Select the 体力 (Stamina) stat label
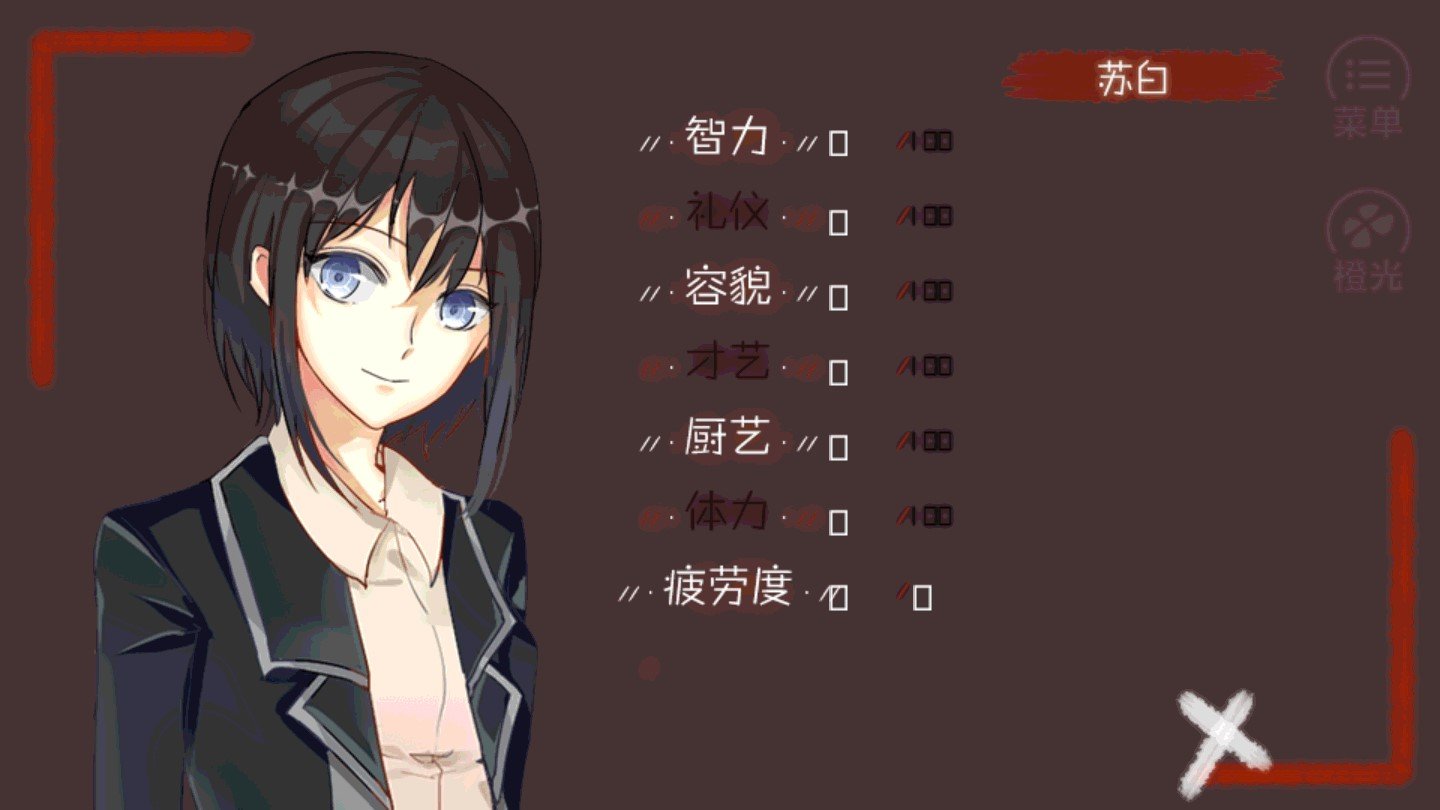This screenshot has width=1440, height=810. pyautogui.click(x=727, y=514)
